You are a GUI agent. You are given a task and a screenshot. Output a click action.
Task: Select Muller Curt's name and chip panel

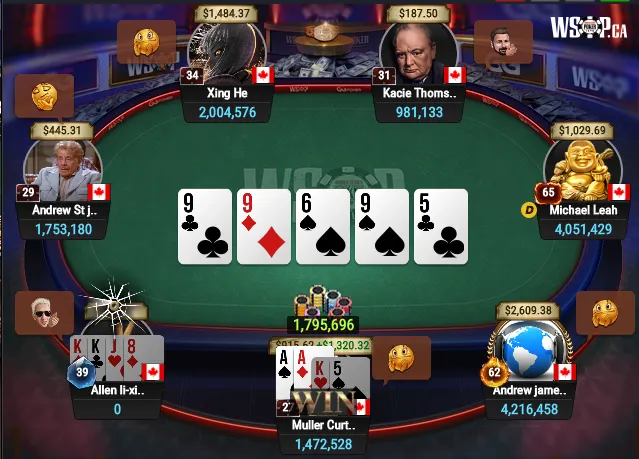point(322,434)
